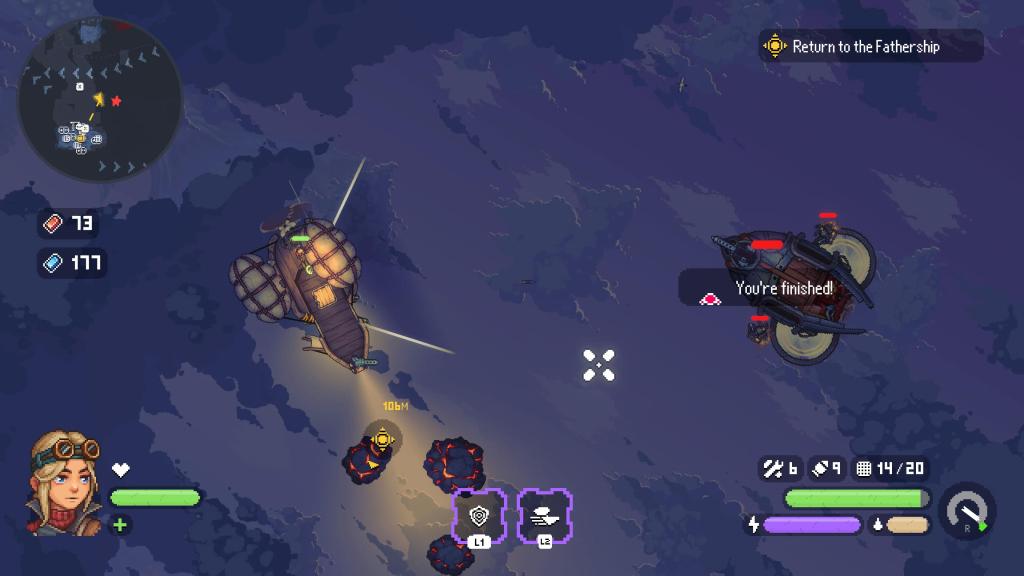Select the Fathership waypoint distance marker
Image resolution: width=1024 pixels, height=576 pixels.
[382, 437]
